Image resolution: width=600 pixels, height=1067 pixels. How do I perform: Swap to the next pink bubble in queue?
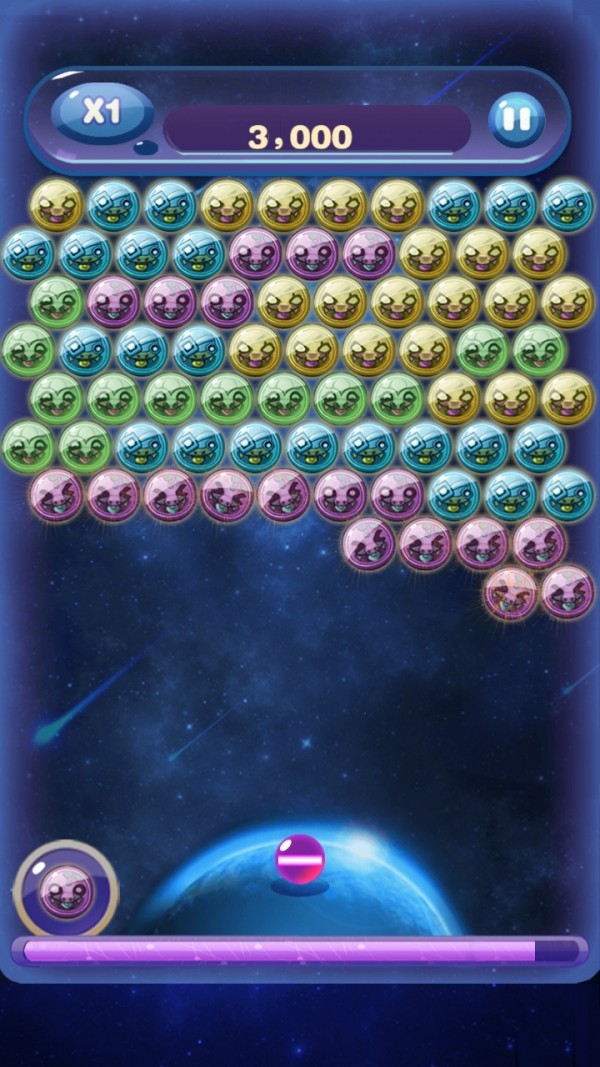pos(66,889)
